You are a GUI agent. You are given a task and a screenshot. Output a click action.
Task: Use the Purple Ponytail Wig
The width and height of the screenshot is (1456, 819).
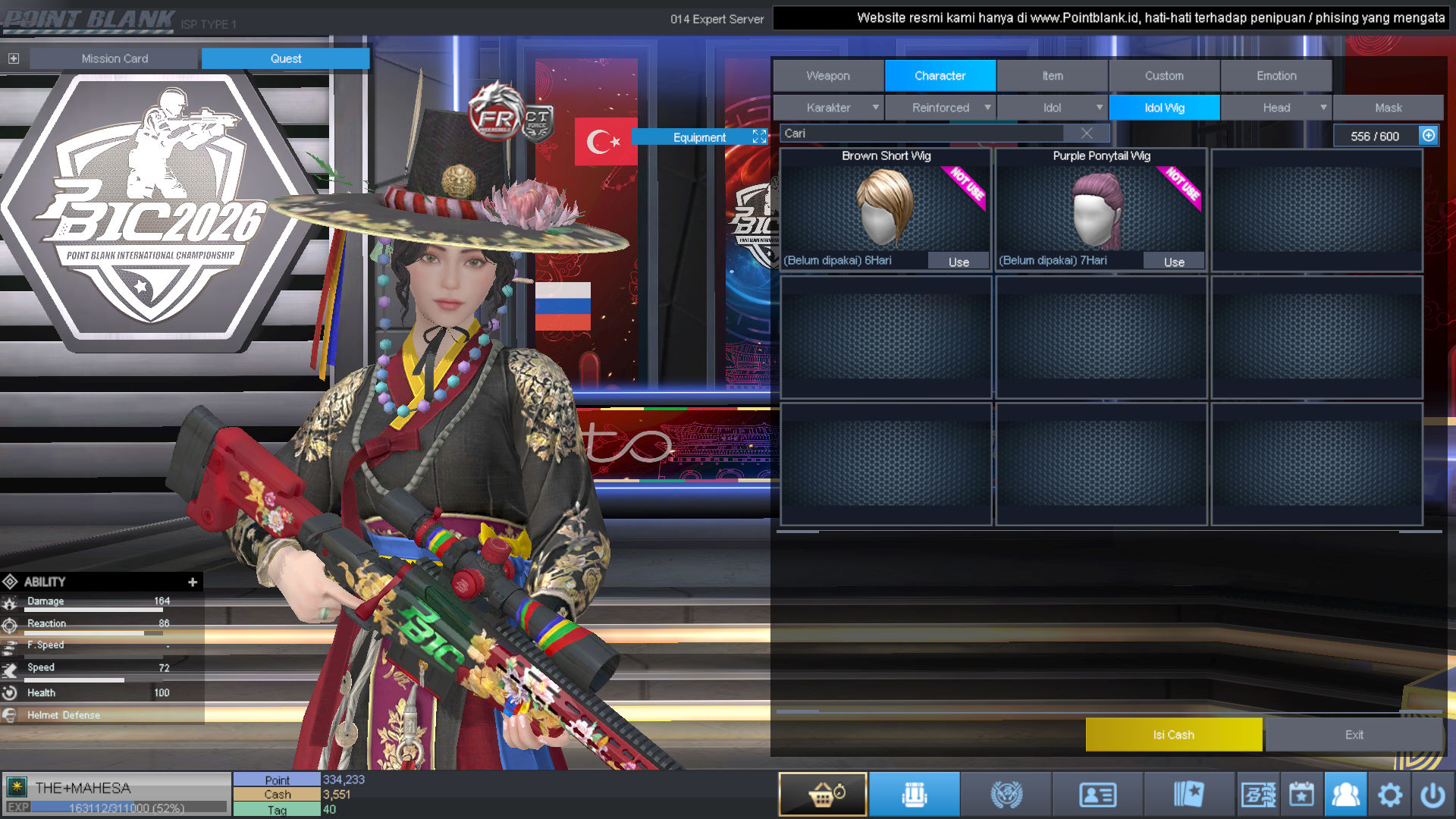[1174, 262]
